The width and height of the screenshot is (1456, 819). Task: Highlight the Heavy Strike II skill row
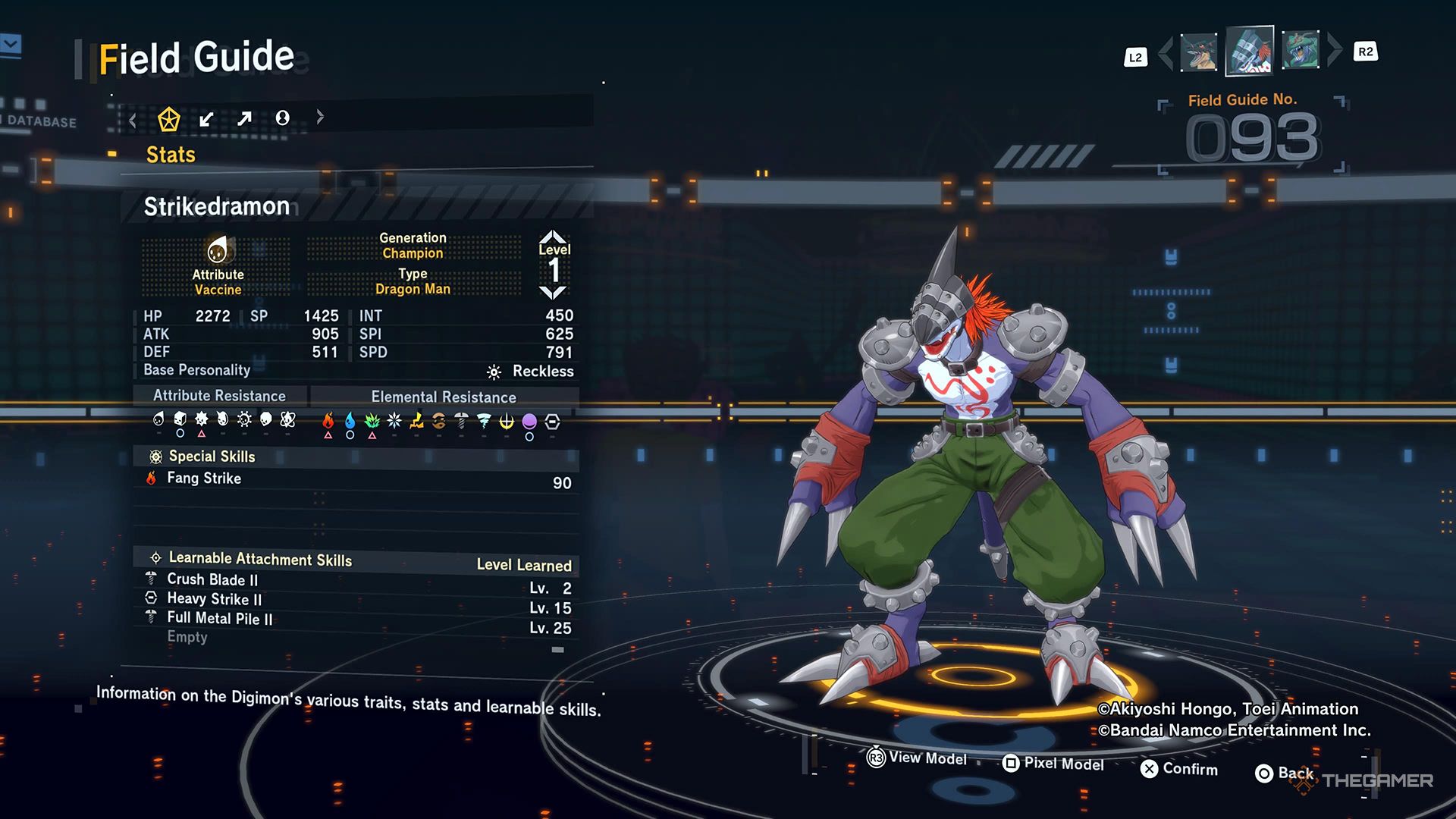point(356,601)
